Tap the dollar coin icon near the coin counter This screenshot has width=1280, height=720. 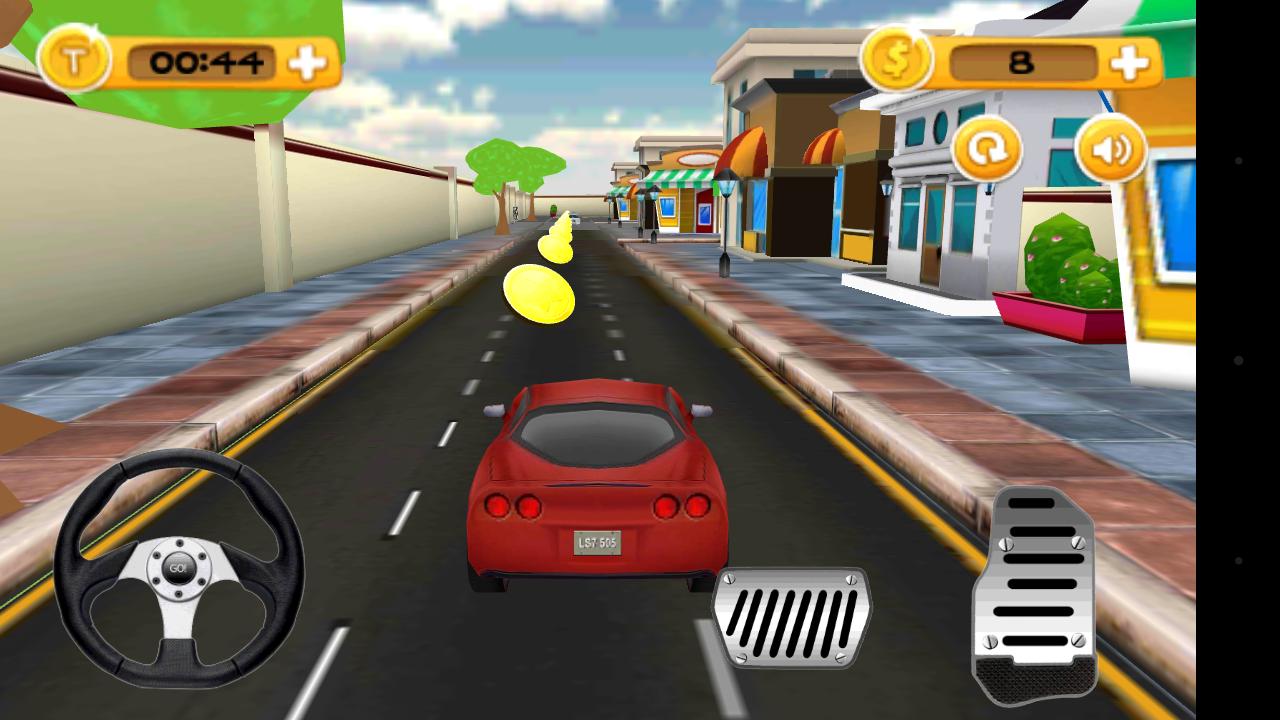pyautogui.click(x=898, y=61)
